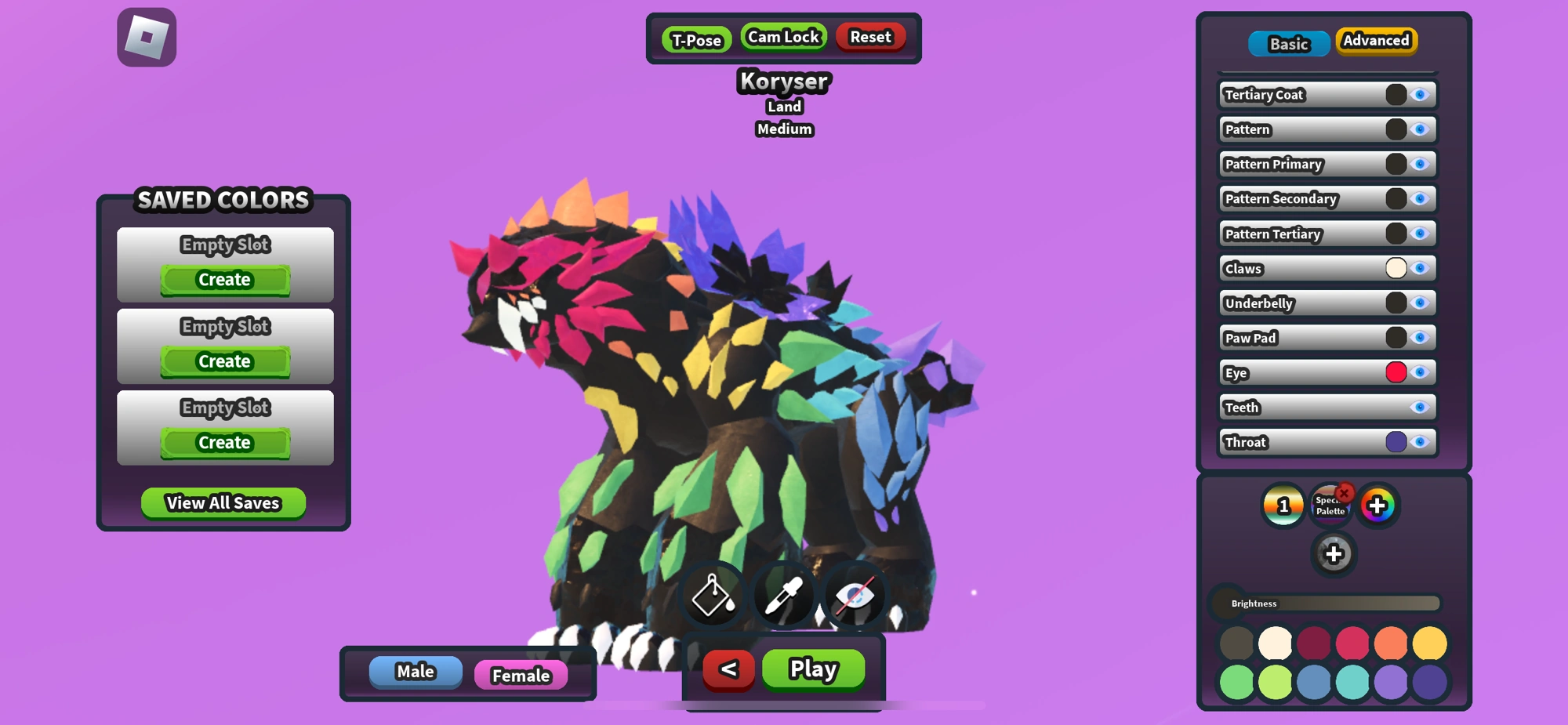Open the Species Palette
The width and height of the screenshot is (1568, 725).
click(x=1330, y=508)
